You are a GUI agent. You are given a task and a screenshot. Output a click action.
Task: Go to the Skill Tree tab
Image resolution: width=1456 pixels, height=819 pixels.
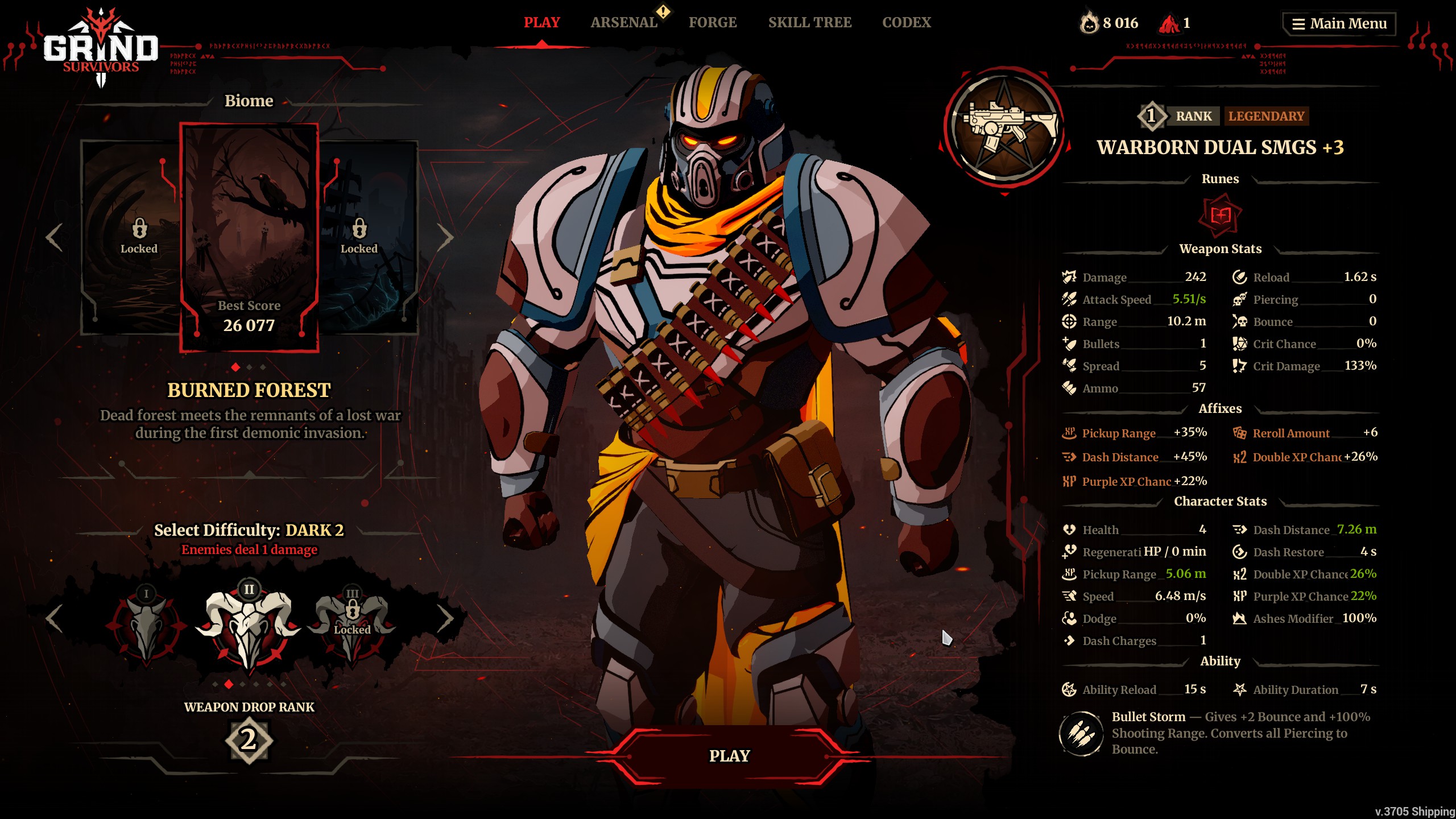click(810, 23)
